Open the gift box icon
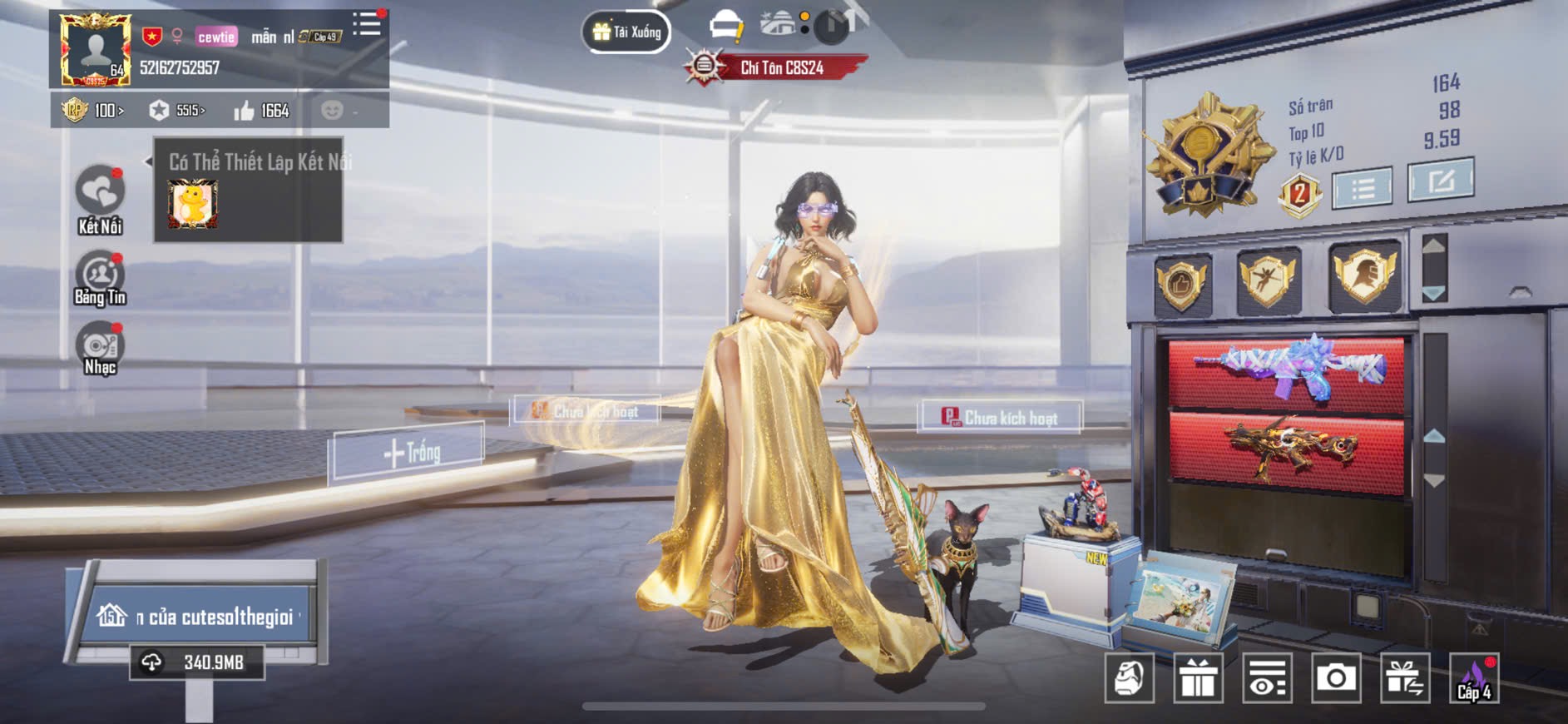This screenshot has height=724, width=1568. [1198, 679]
